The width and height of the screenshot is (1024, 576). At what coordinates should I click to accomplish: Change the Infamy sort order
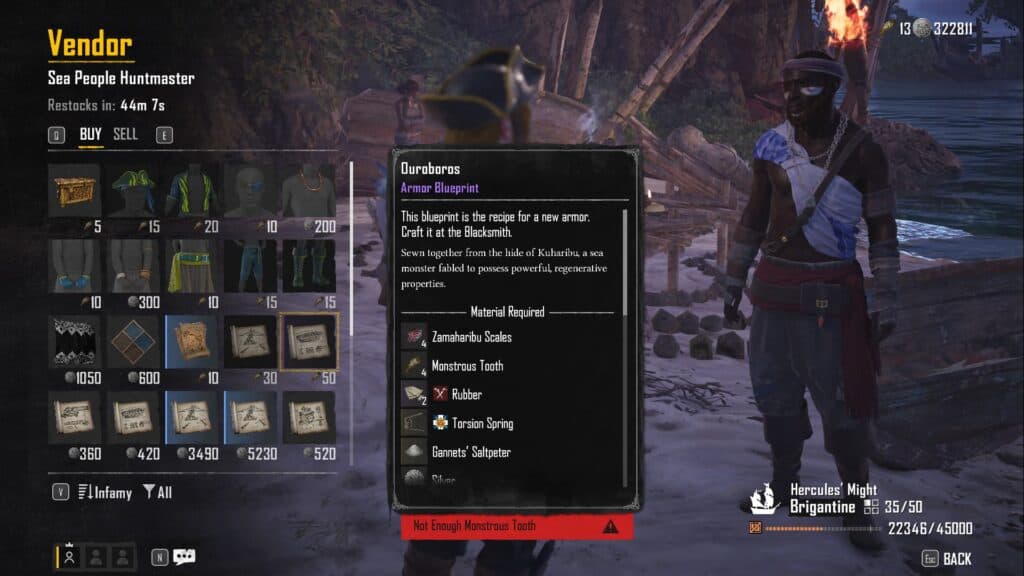(104, 492)
